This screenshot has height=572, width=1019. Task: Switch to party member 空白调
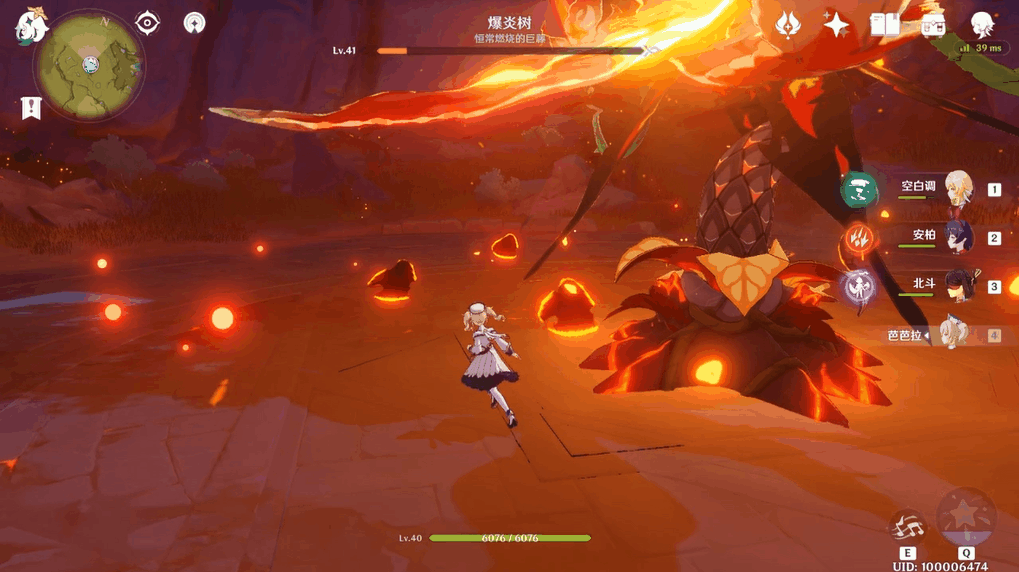pos(958,188)
